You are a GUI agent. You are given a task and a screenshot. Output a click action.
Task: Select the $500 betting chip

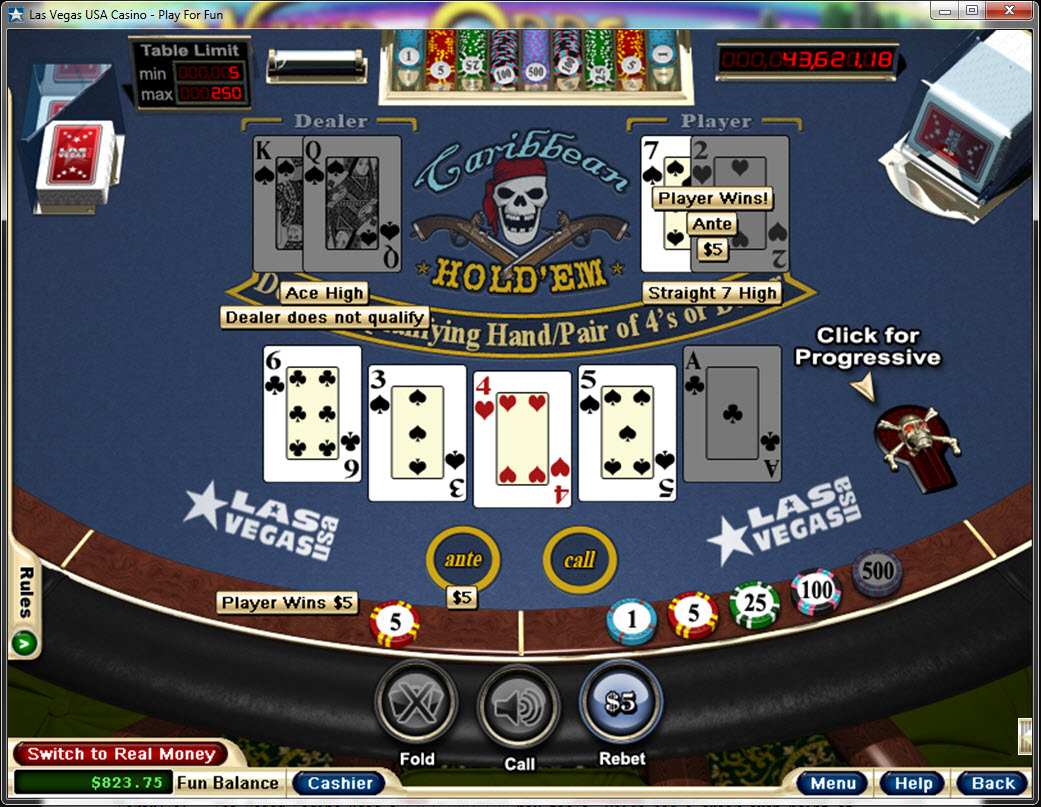coord(877,573)
